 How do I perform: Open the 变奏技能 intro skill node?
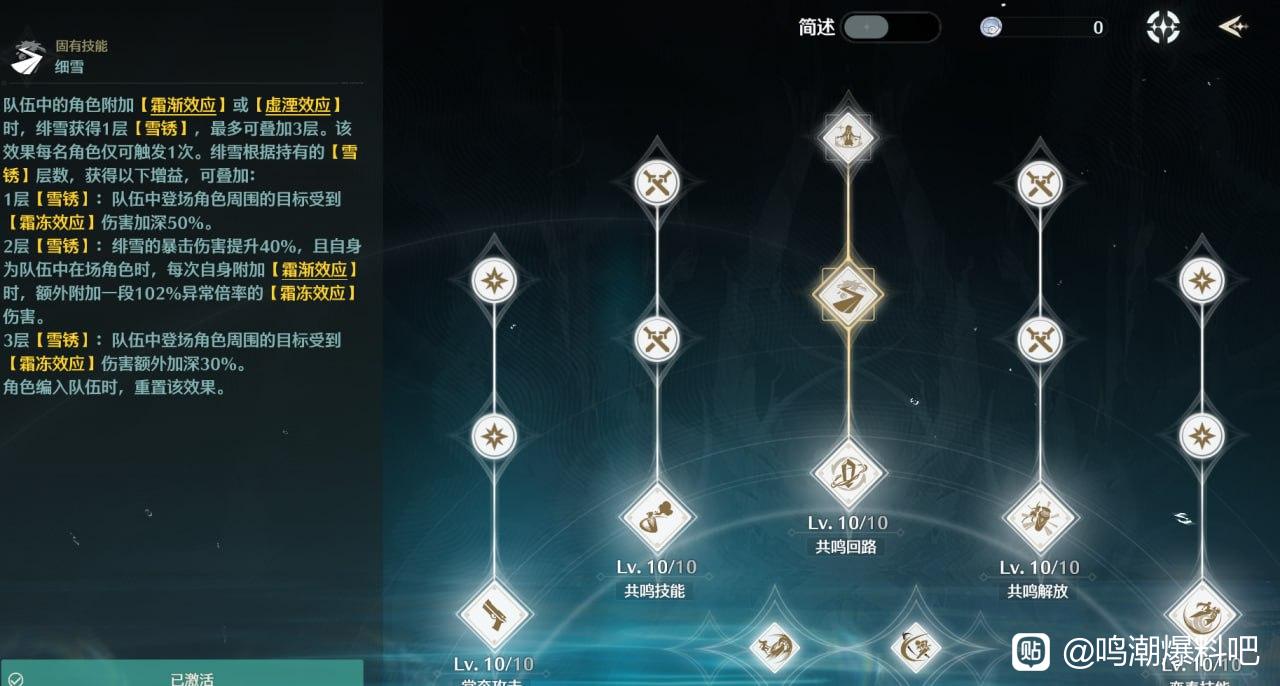pyautogui.click(x=1202, y=615)
